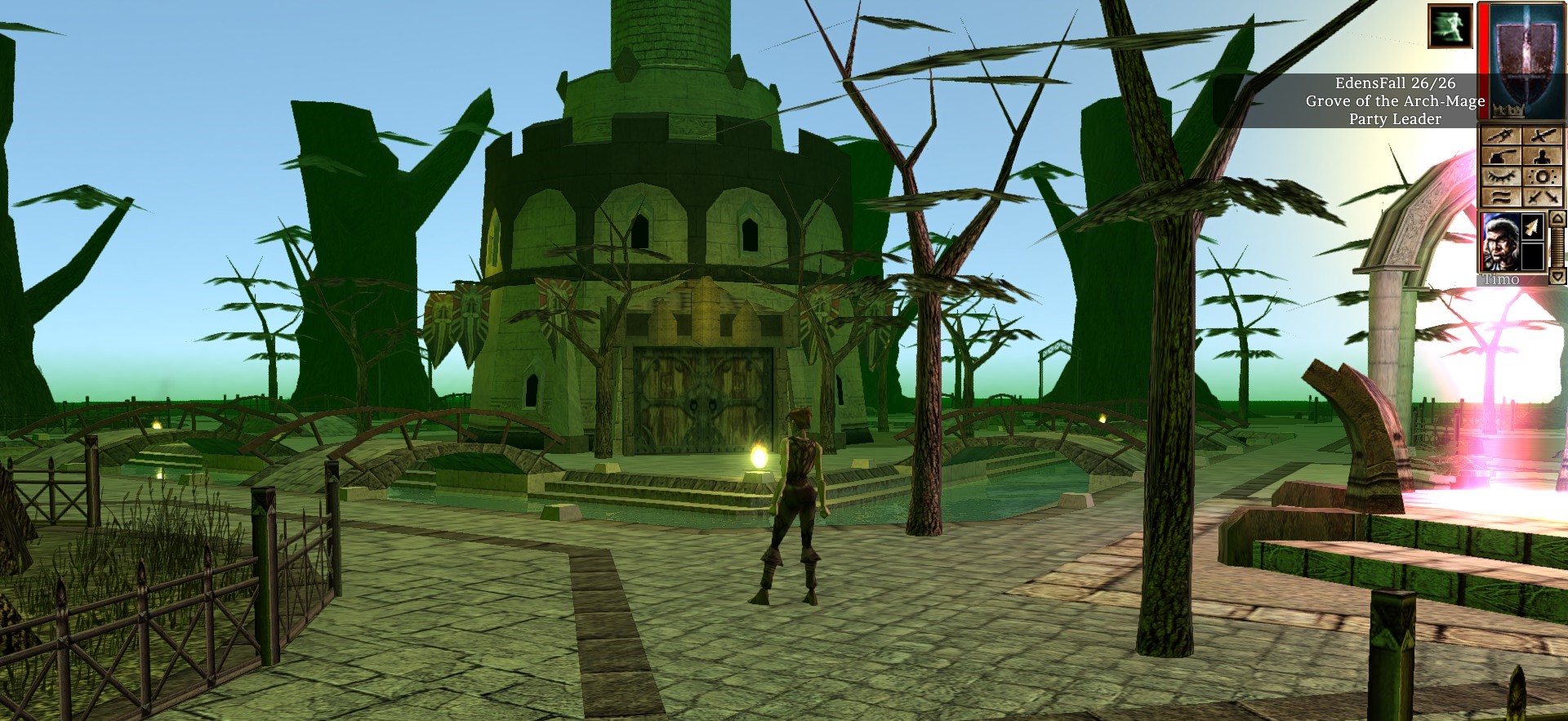Click the wavy lines panel button

(1503, 198)
